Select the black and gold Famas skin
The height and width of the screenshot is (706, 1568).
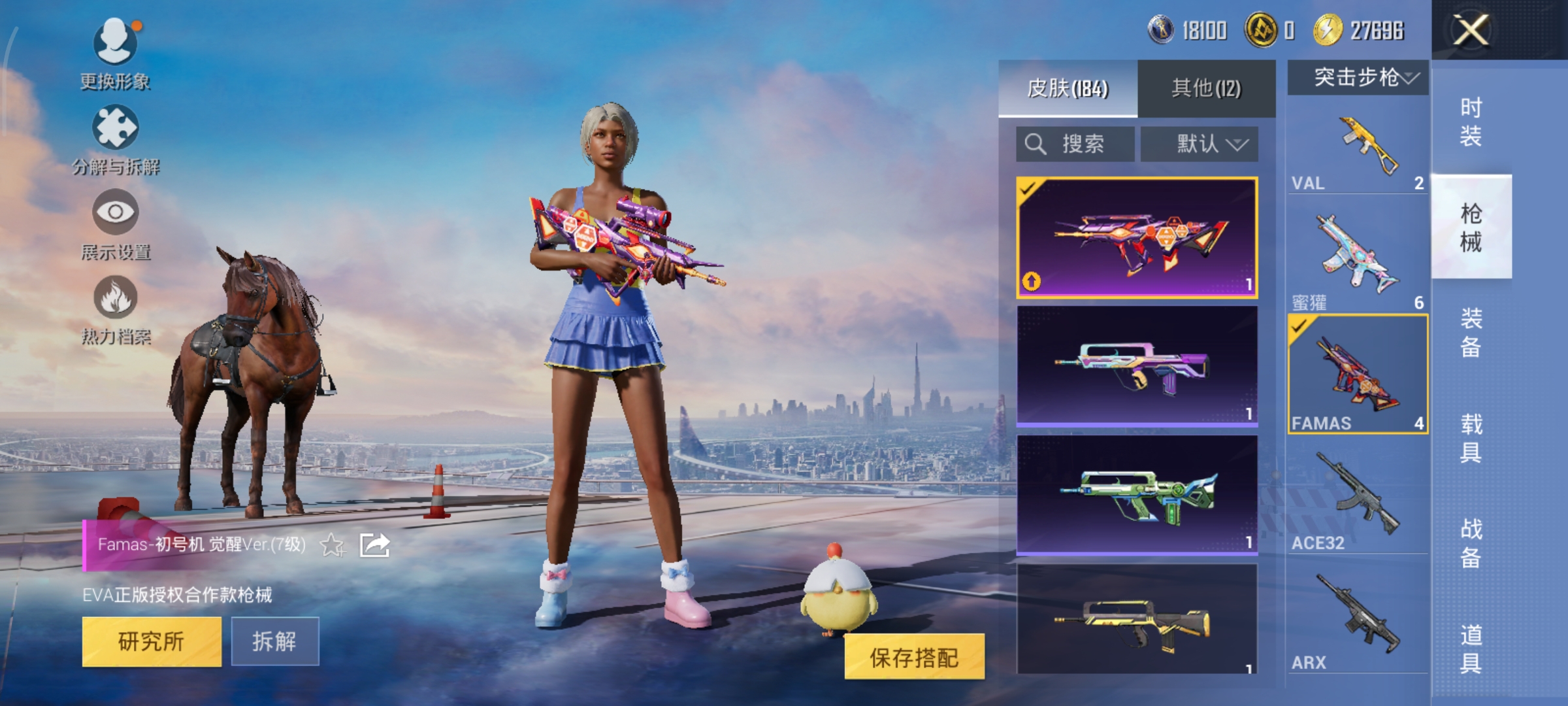[x=1137, y=619]
